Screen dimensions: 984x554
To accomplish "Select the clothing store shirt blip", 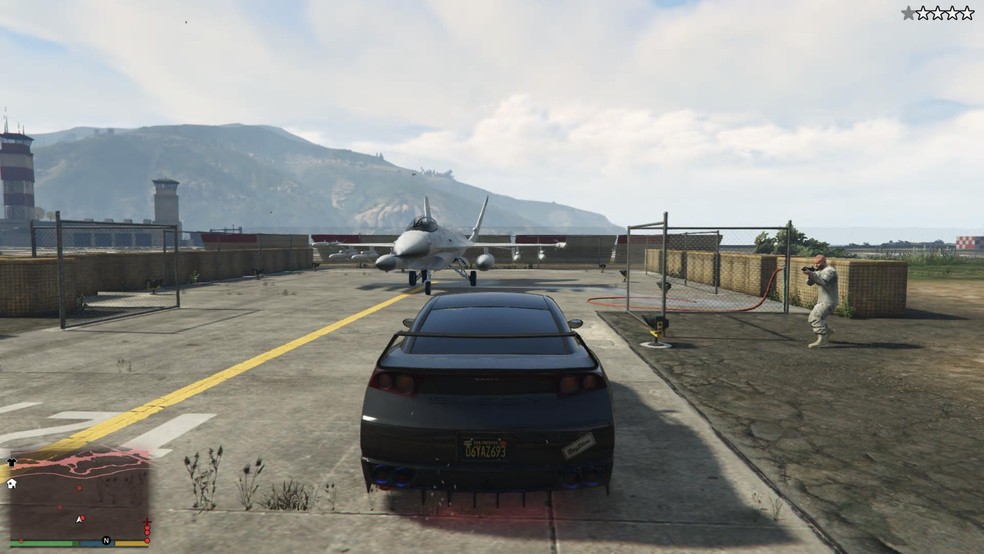I will [x=11, y=463].
